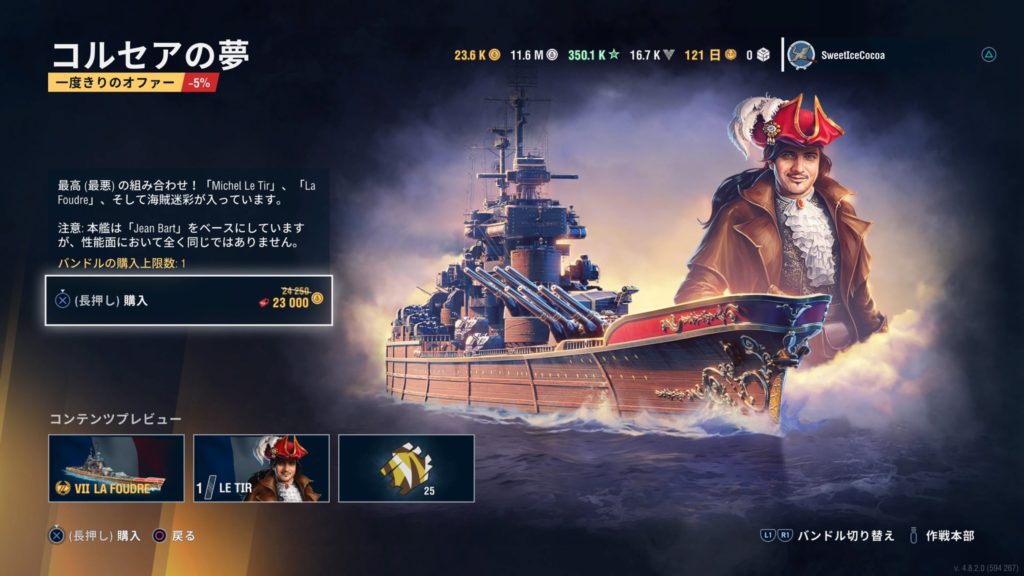This screenshot has width=1024, height=576.
Task: Select the VII La Foudre ship thumbnail
Action: click(x=116, y=467)
